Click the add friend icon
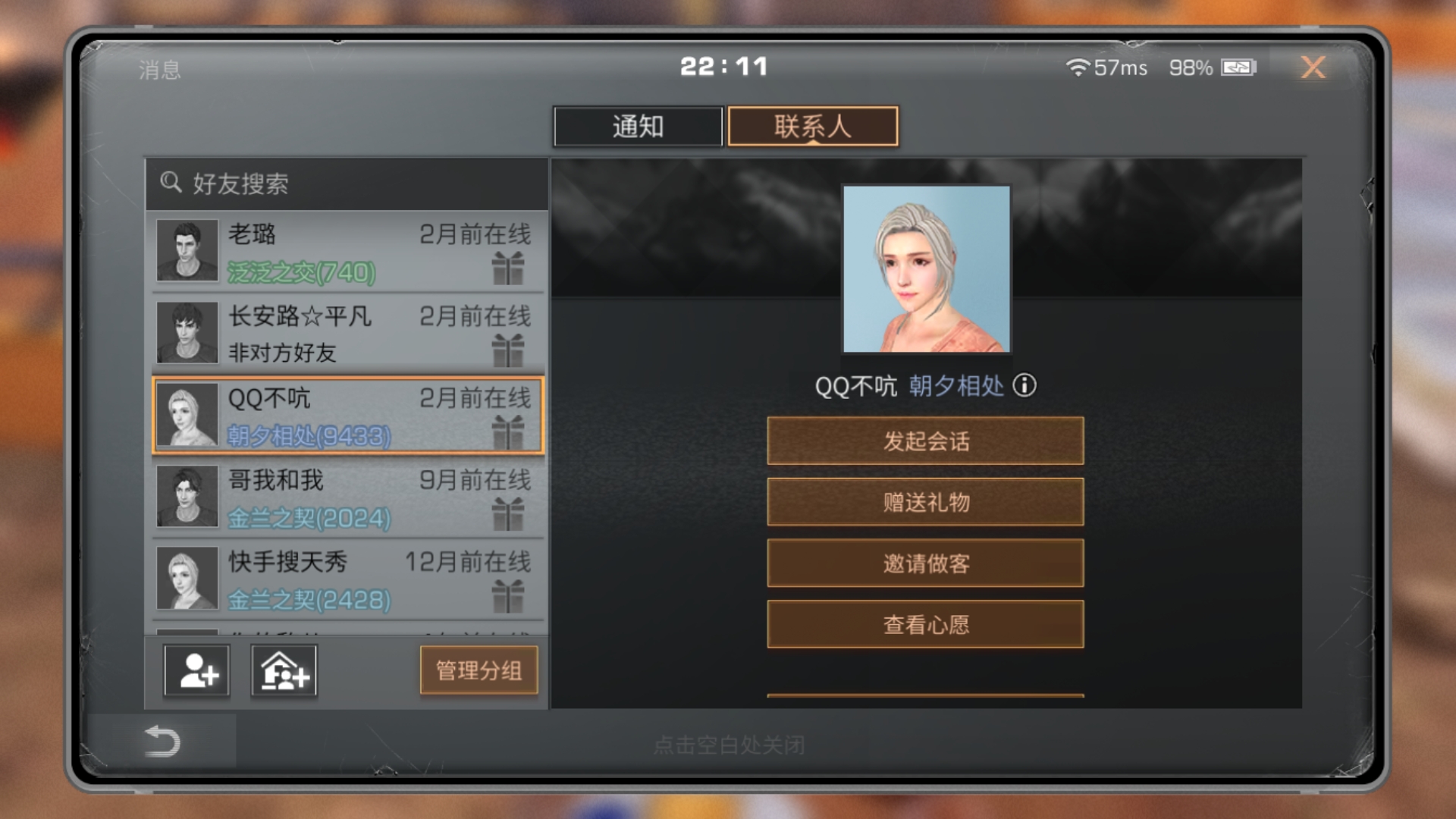Screen dimensions: 1456x819 click(195, 670)
